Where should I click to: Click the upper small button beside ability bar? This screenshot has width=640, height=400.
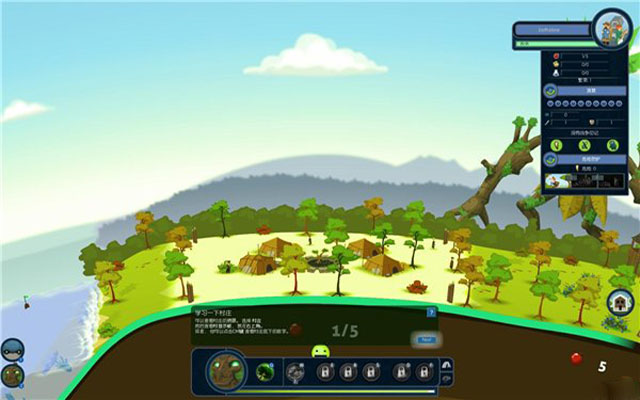coord(446,365)
